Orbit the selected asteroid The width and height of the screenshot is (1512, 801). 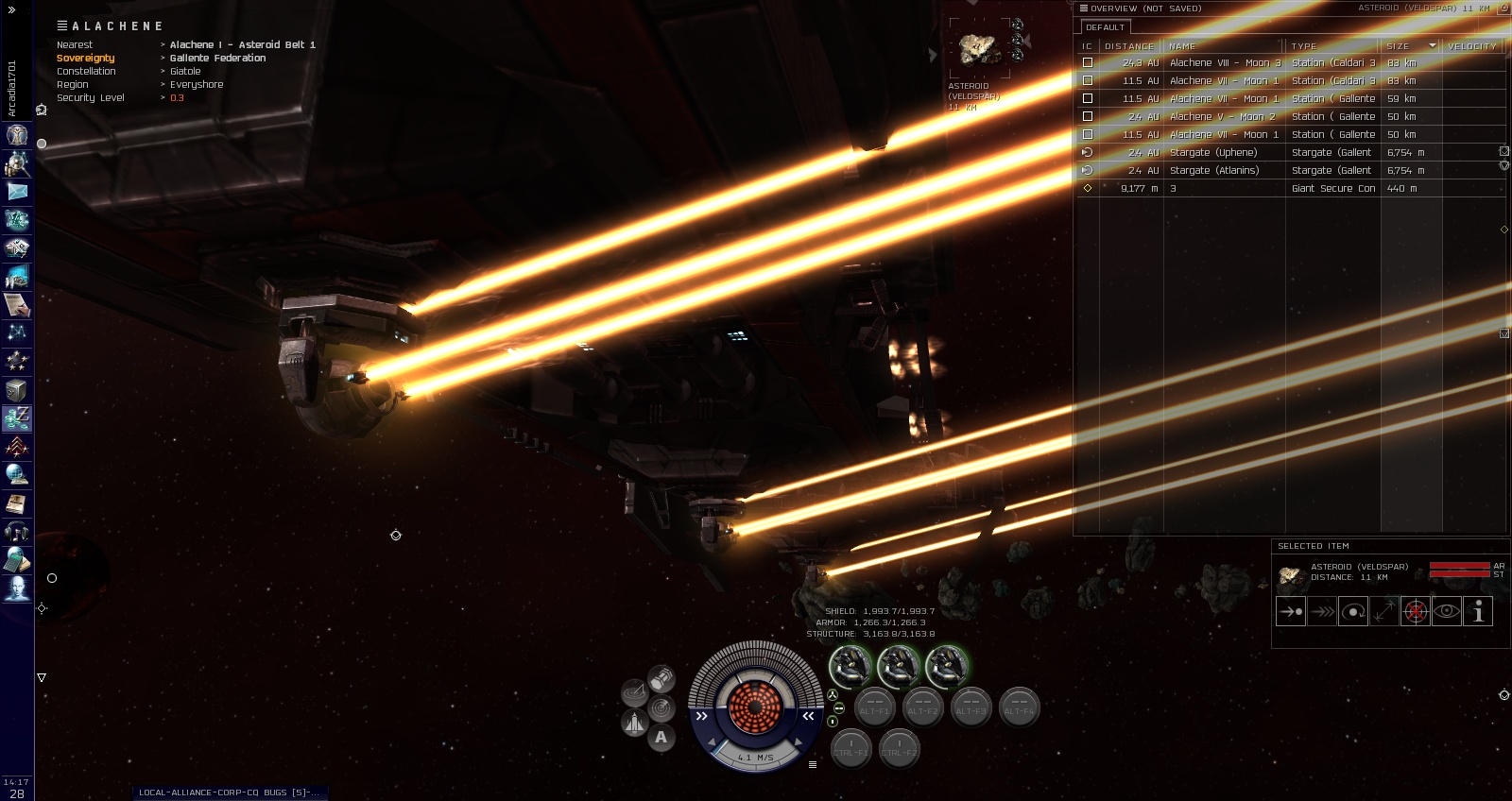[x=1353, y=611]
